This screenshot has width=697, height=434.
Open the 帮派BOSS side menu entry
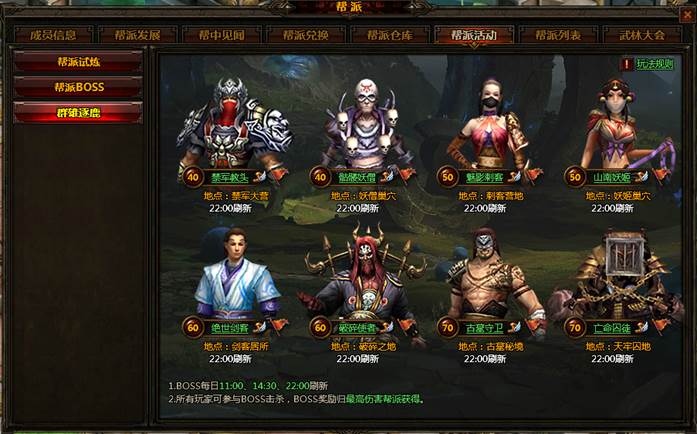click(79, 87)
